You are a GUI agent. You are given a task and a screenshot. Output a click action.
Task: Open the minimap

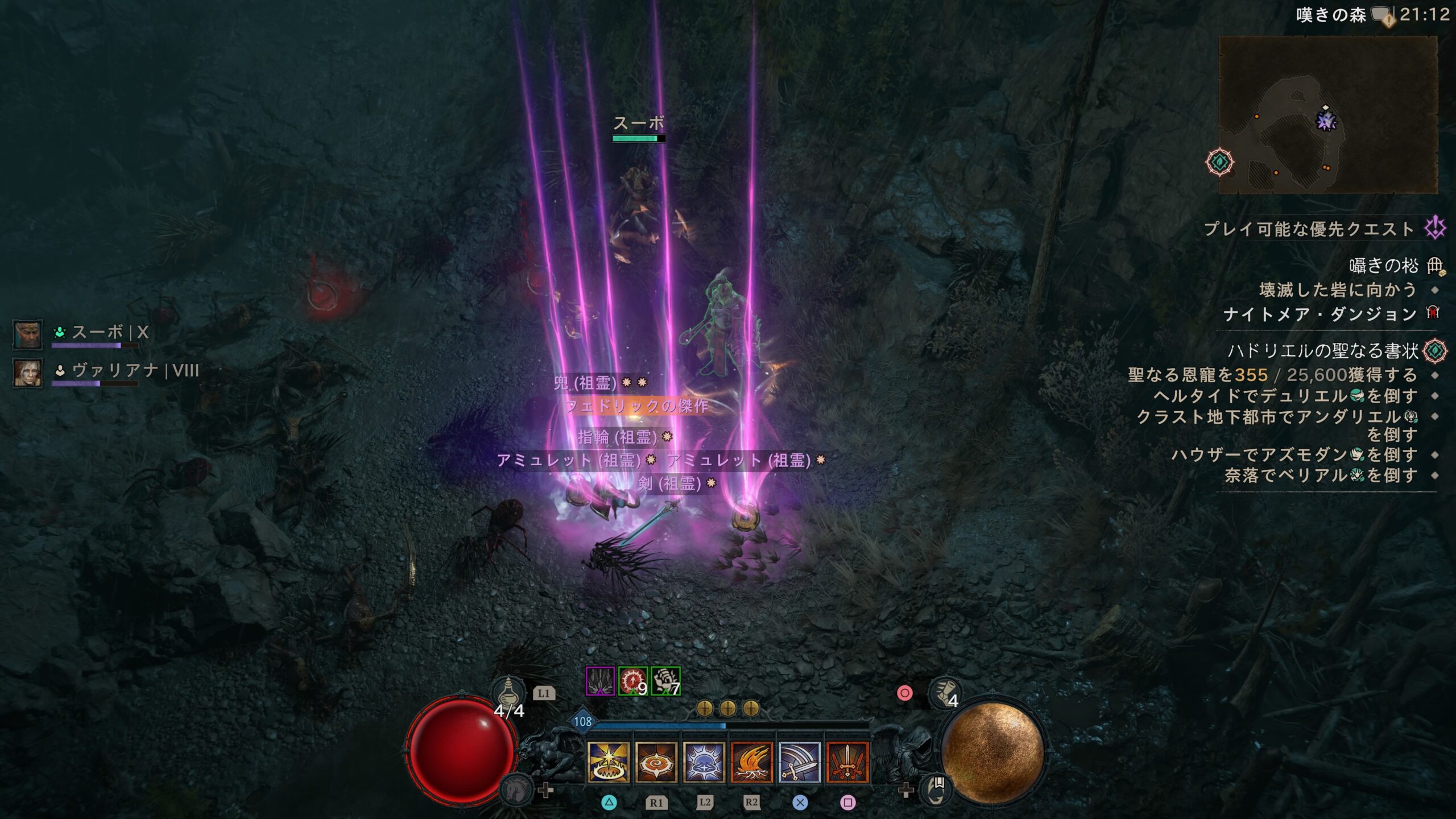(x=1327, y=115)
